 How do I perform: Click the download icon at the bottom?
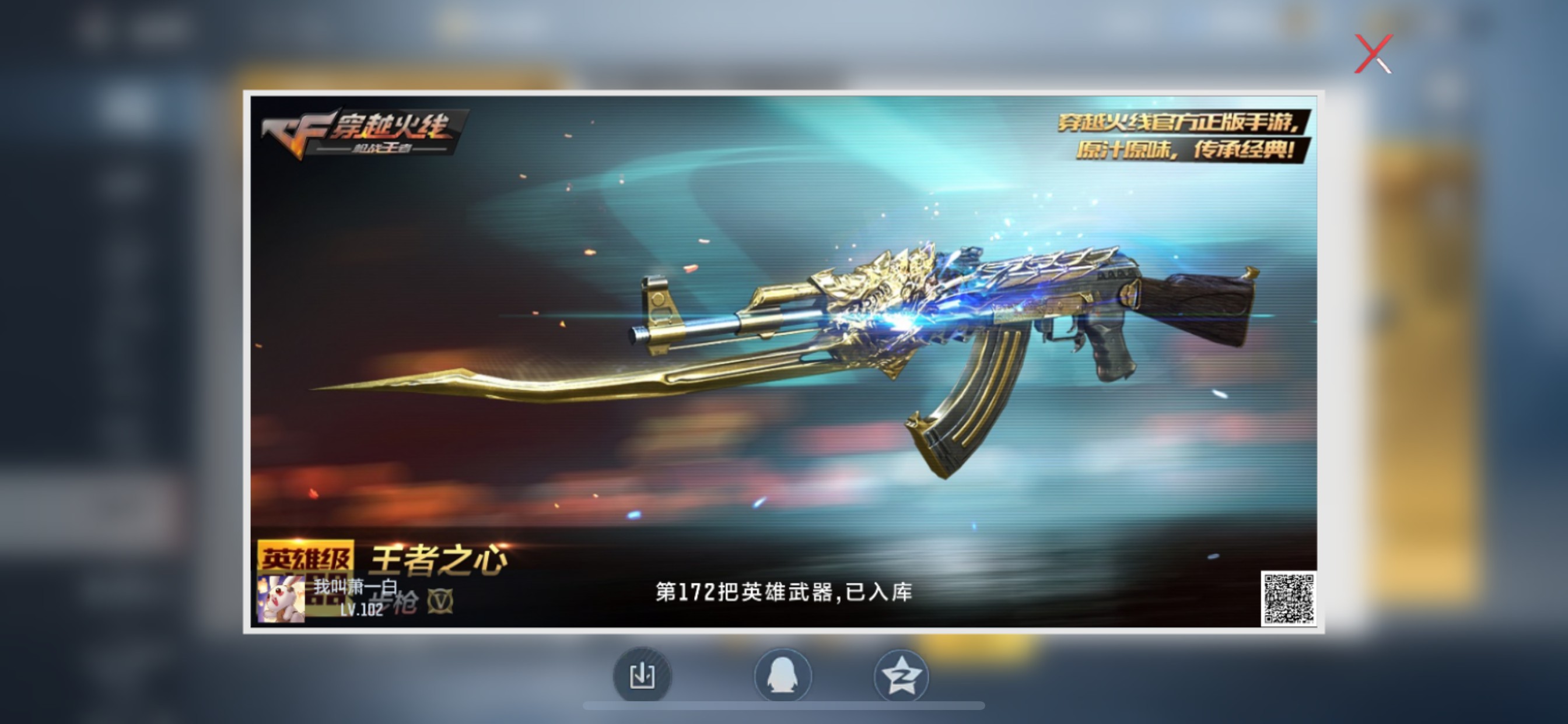coord(641,676)
